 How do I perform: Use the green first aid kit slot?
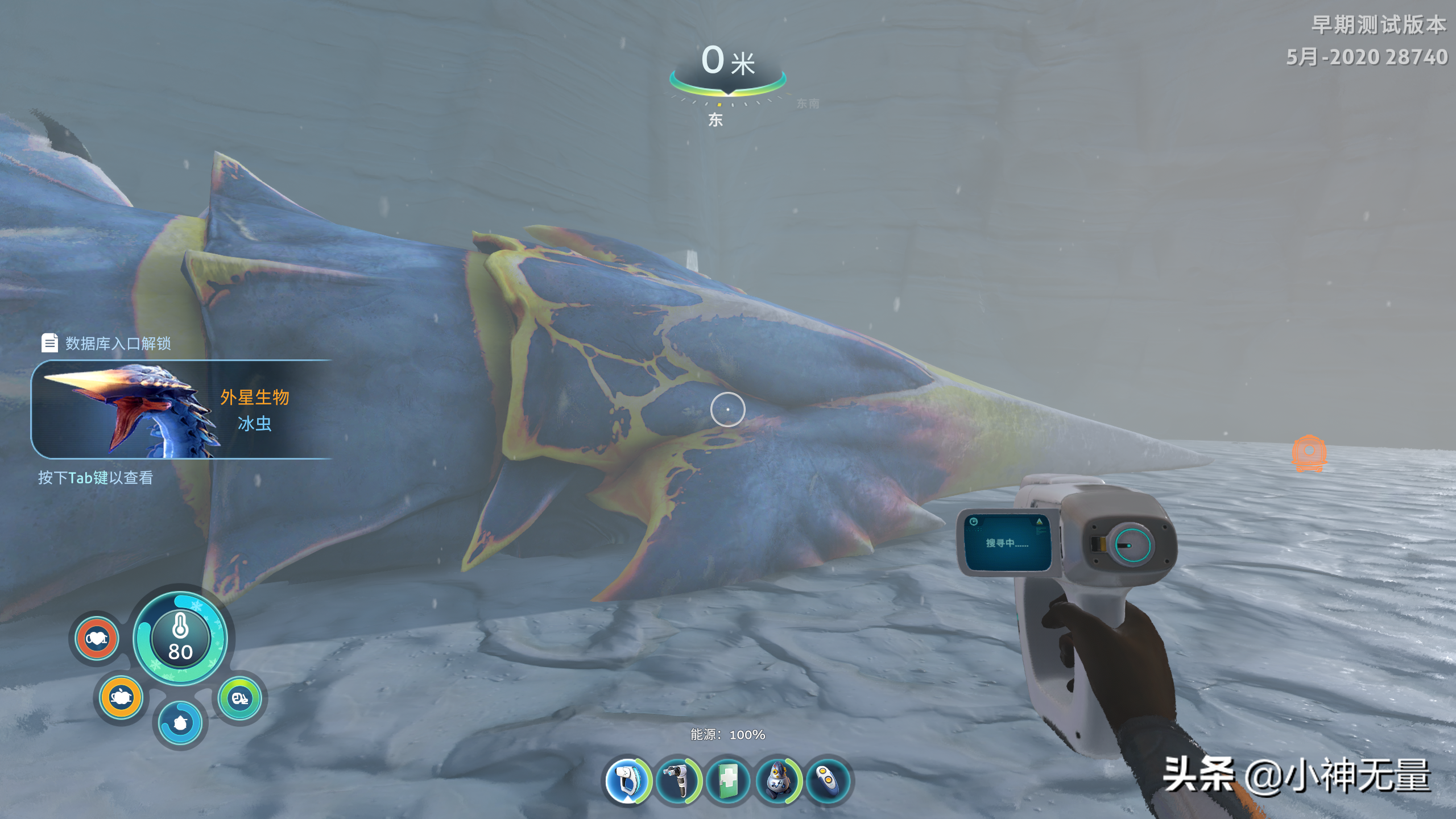coord(727,780)
